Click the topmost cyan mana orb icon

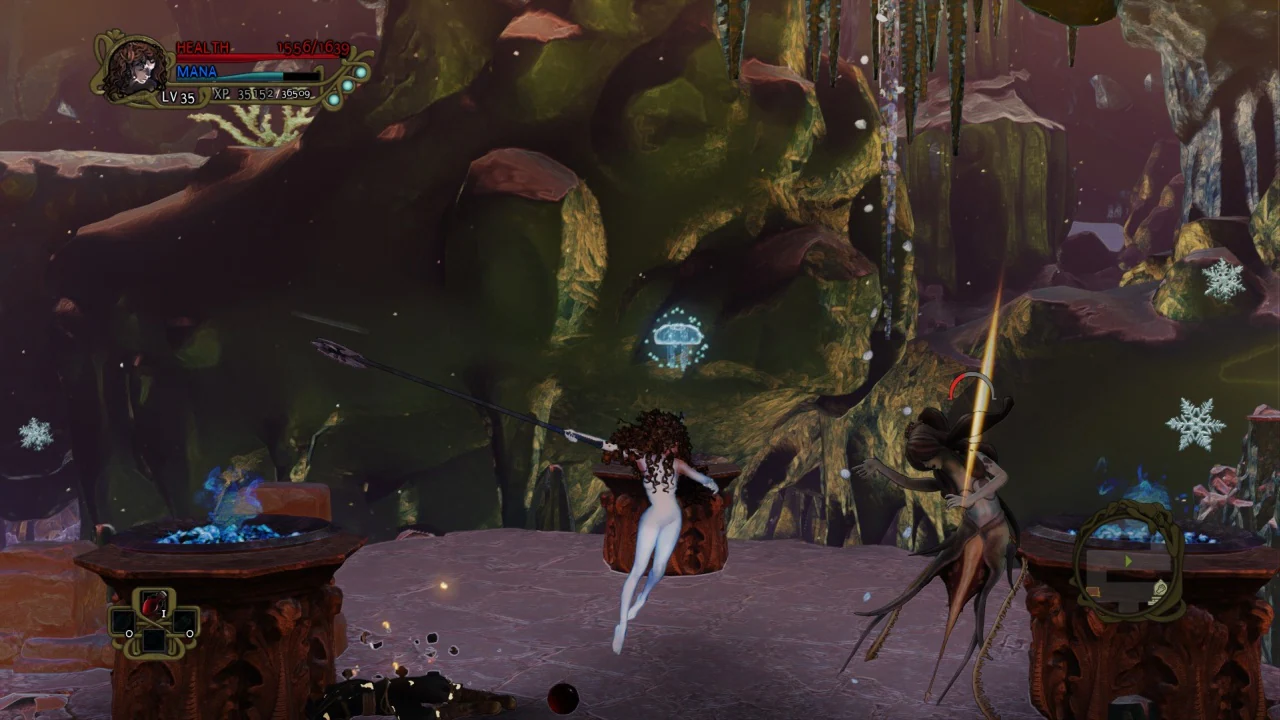click(360, 73)
